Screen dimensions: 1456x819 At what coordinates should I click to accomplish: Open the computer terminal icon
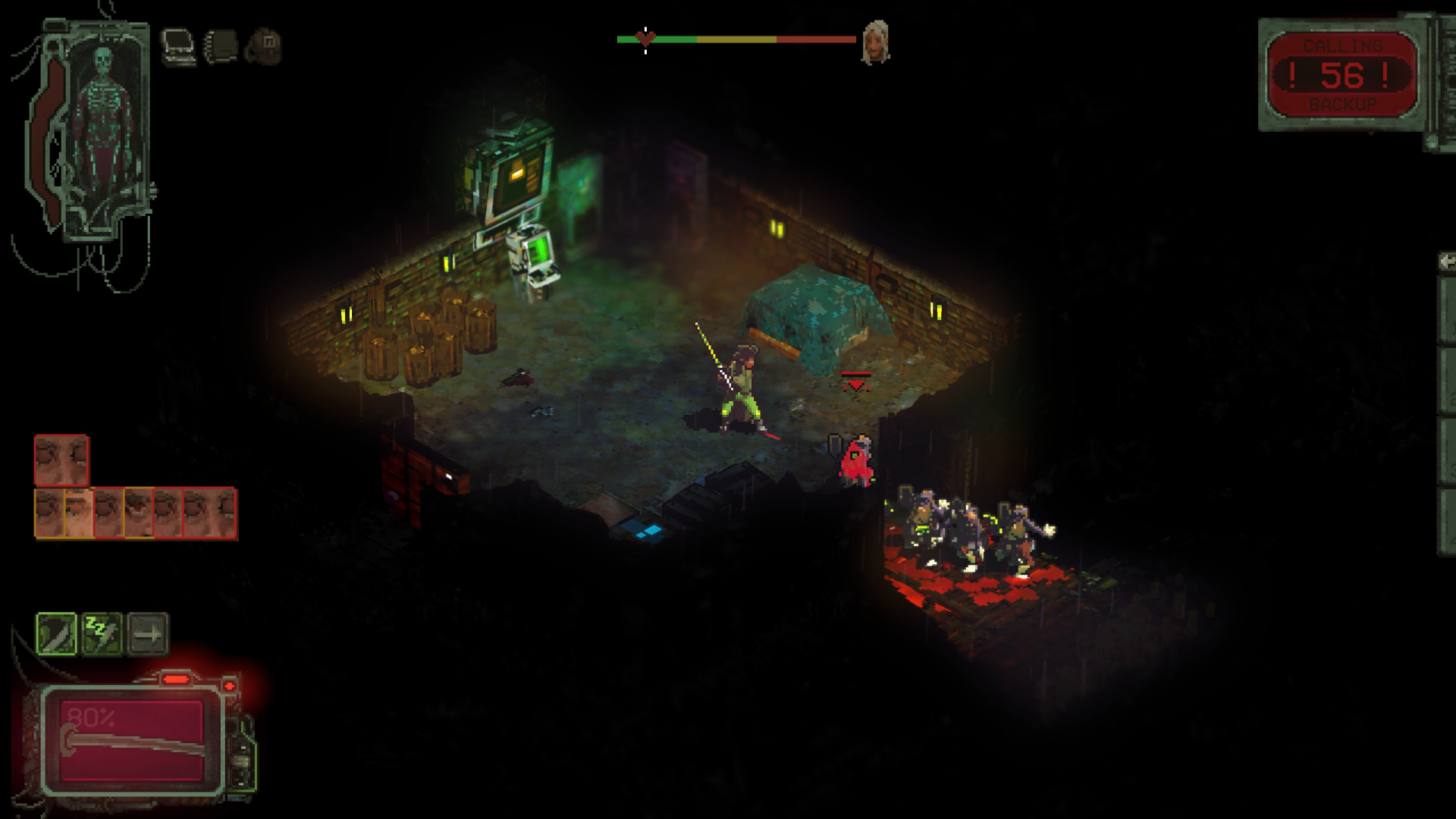(x=179, y=46)
